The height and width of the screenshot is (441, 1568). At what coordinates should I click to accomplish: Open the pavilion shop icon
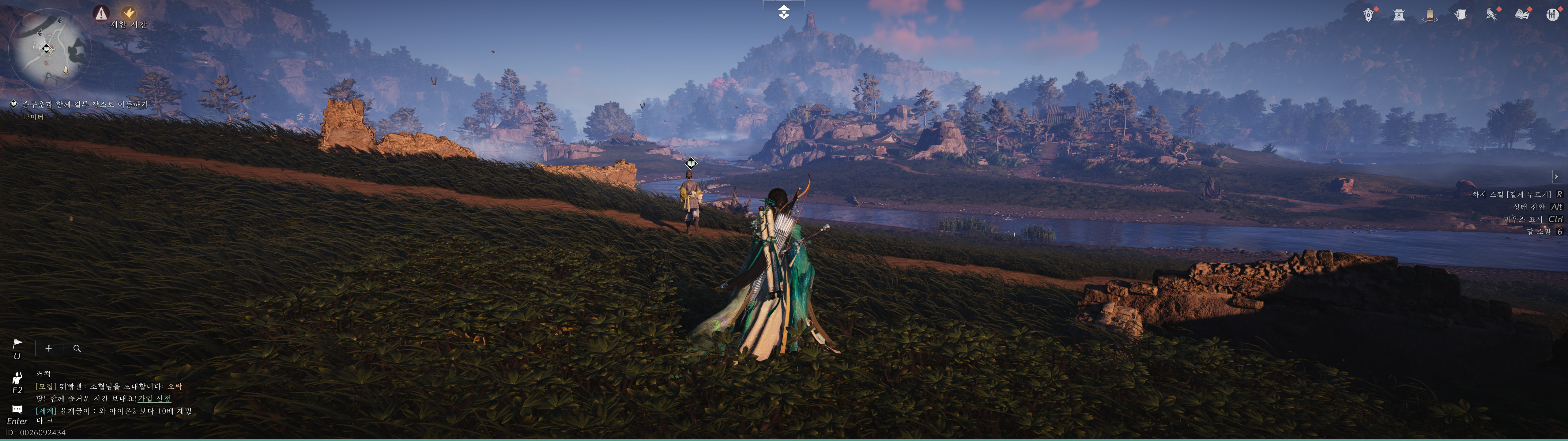1399,15
